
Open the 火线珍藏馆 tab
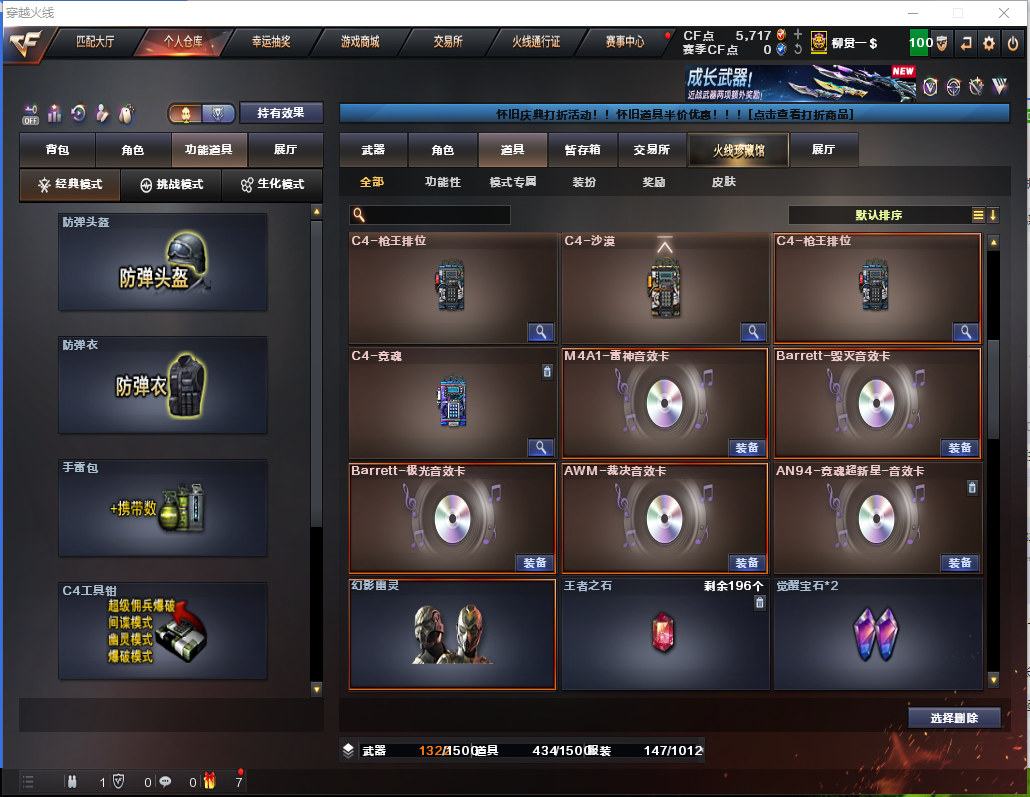738,150
